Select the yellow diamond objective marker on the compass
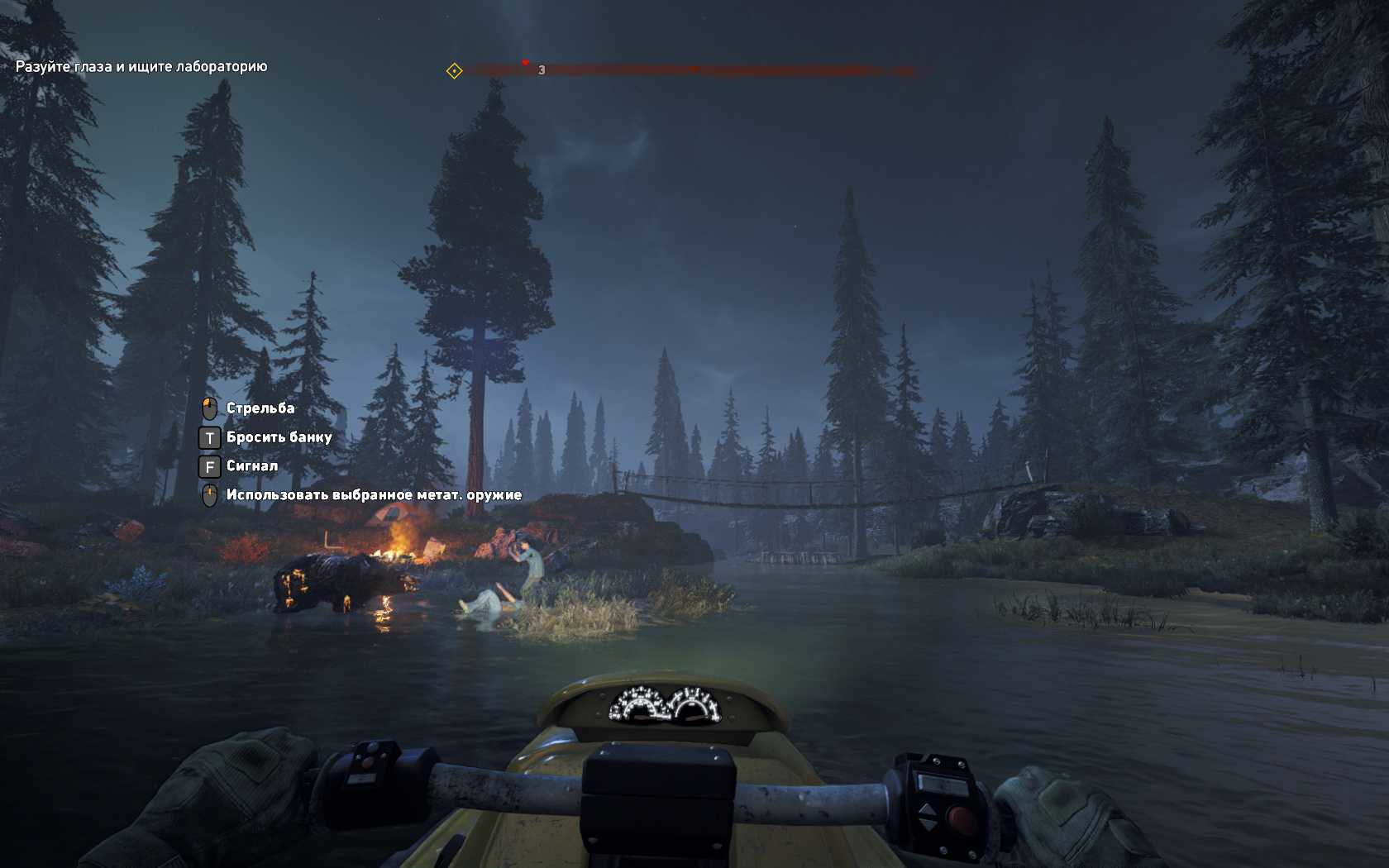Image resolution: width=1389 pixels, height=868 pixels. (454, 71)
